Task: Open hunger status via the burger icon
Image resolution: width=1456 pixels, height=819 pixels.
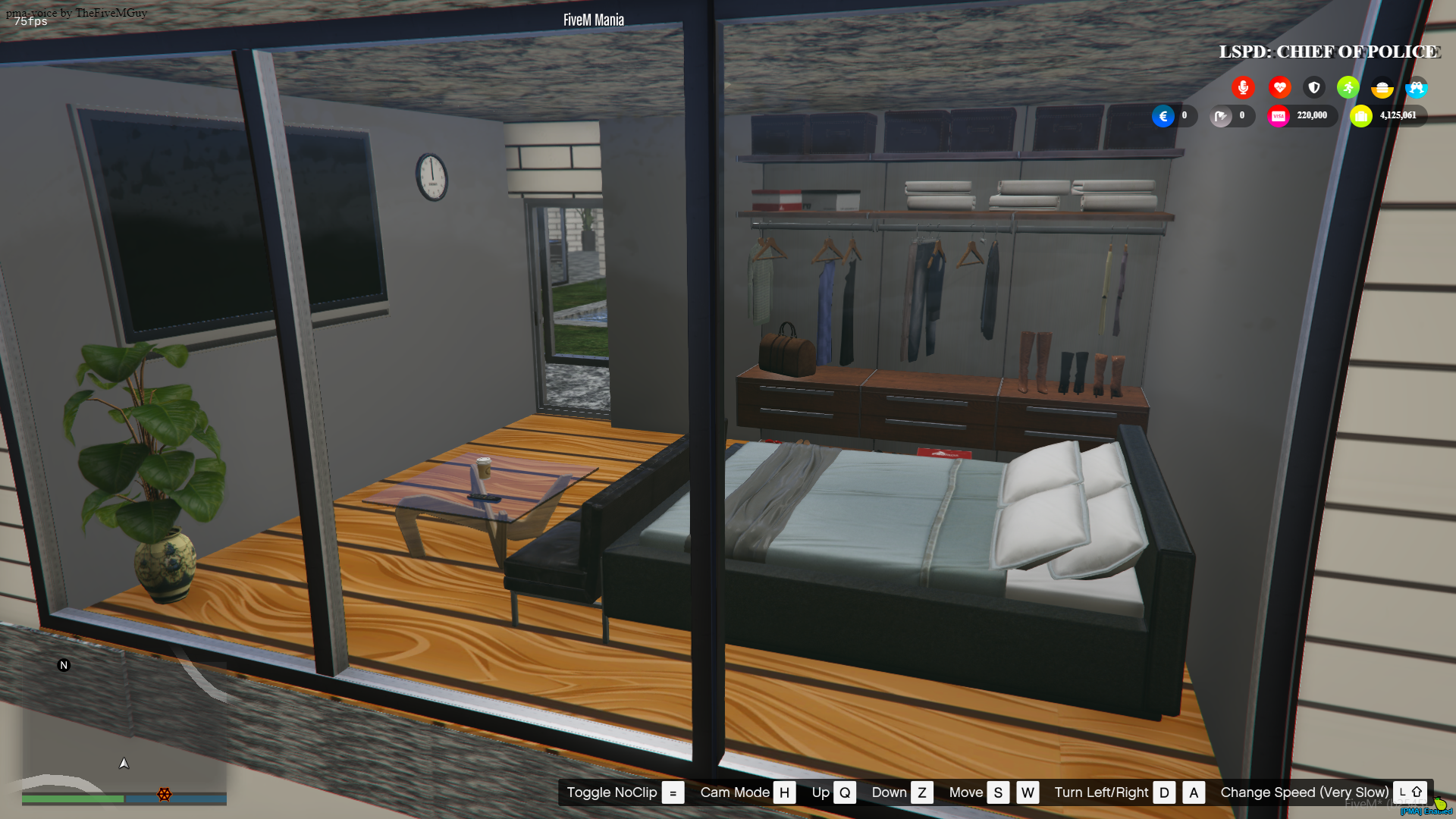Action: tap(1382, 88)
